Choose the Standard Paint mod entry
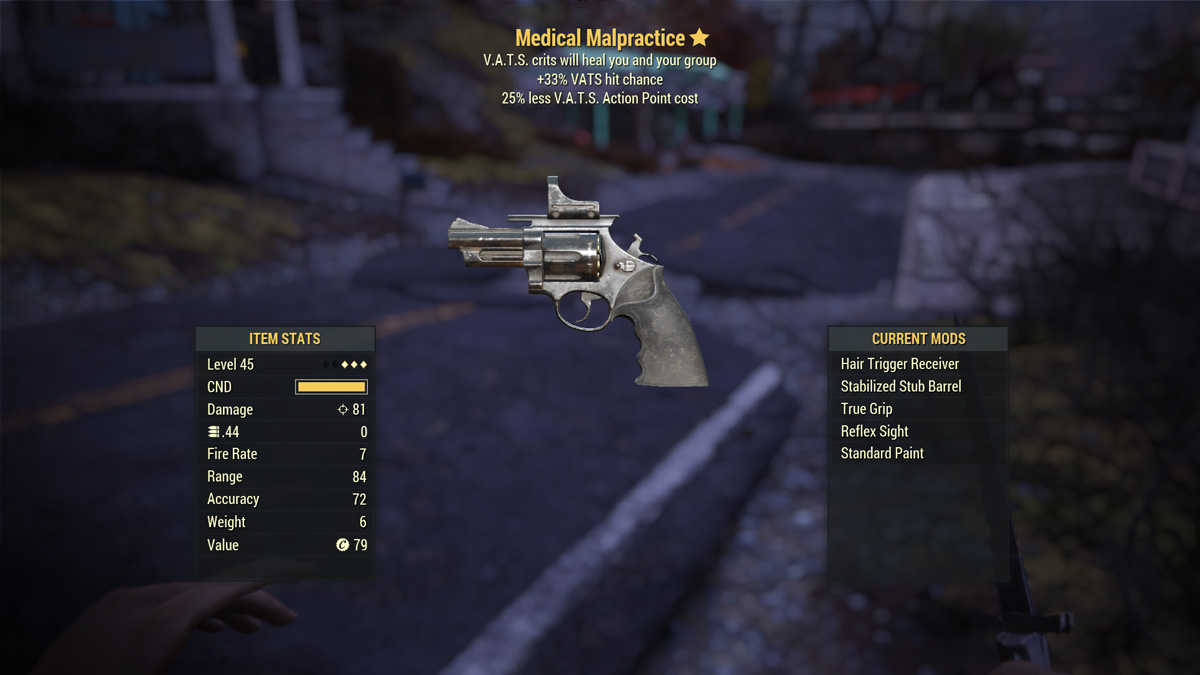The width and height of the screenshot is (1200, 675). click(882, 453)
